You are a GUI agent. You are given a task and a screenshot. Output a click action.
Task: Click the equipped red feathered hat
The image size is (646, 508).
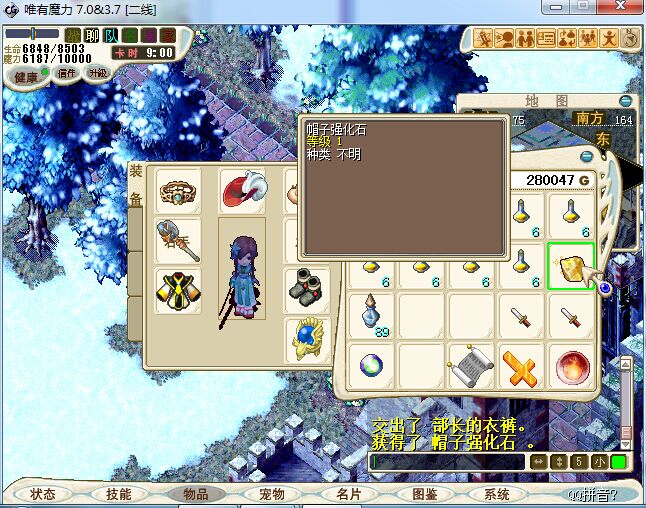(x=241, y=190)
